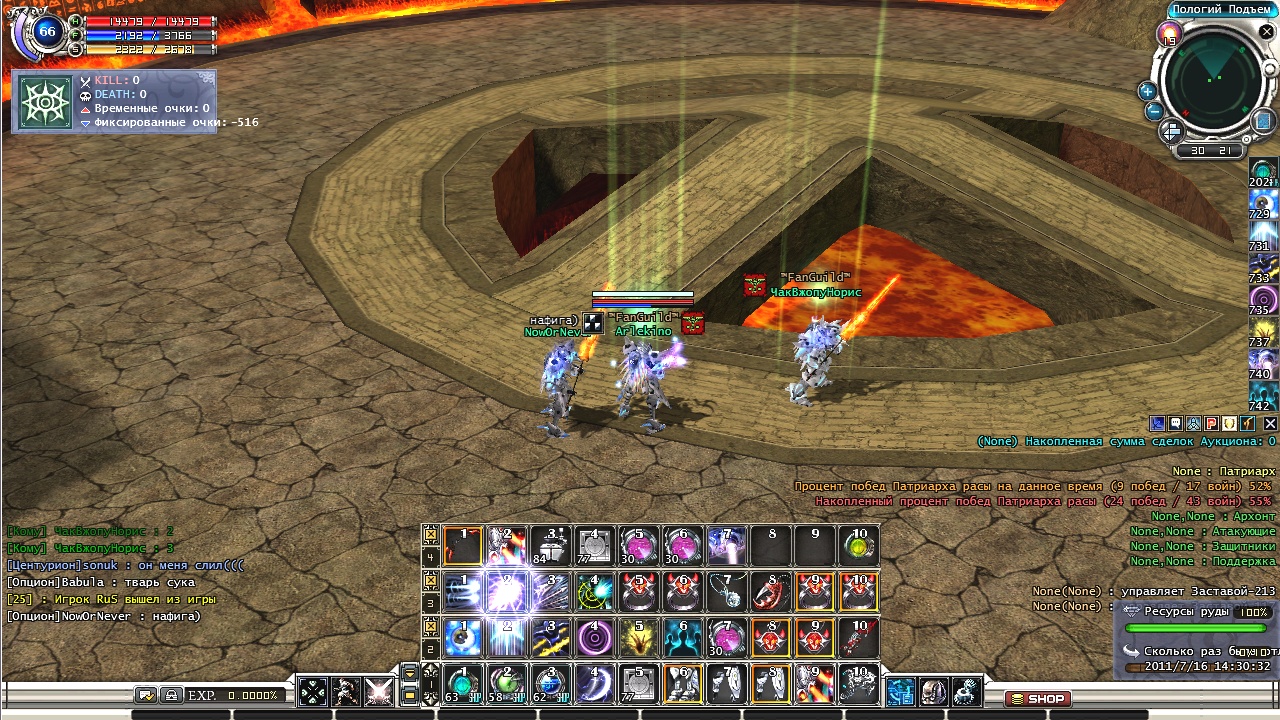
Task: Click the crosshair target icon near EXP bar
Action: pos(313,691)
